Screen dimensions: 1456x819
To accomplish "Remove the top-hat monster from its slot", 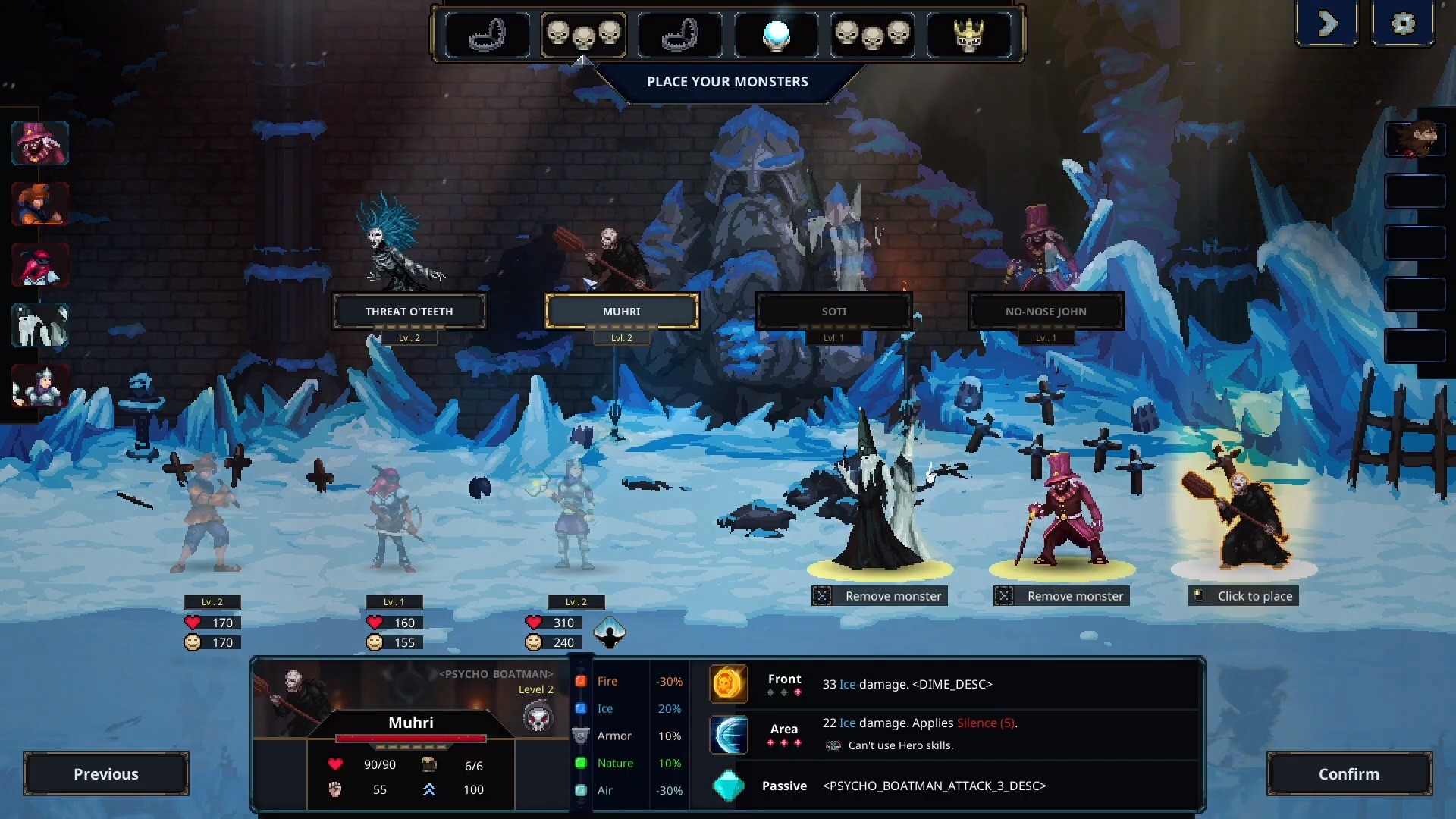I will (1062, 596).
